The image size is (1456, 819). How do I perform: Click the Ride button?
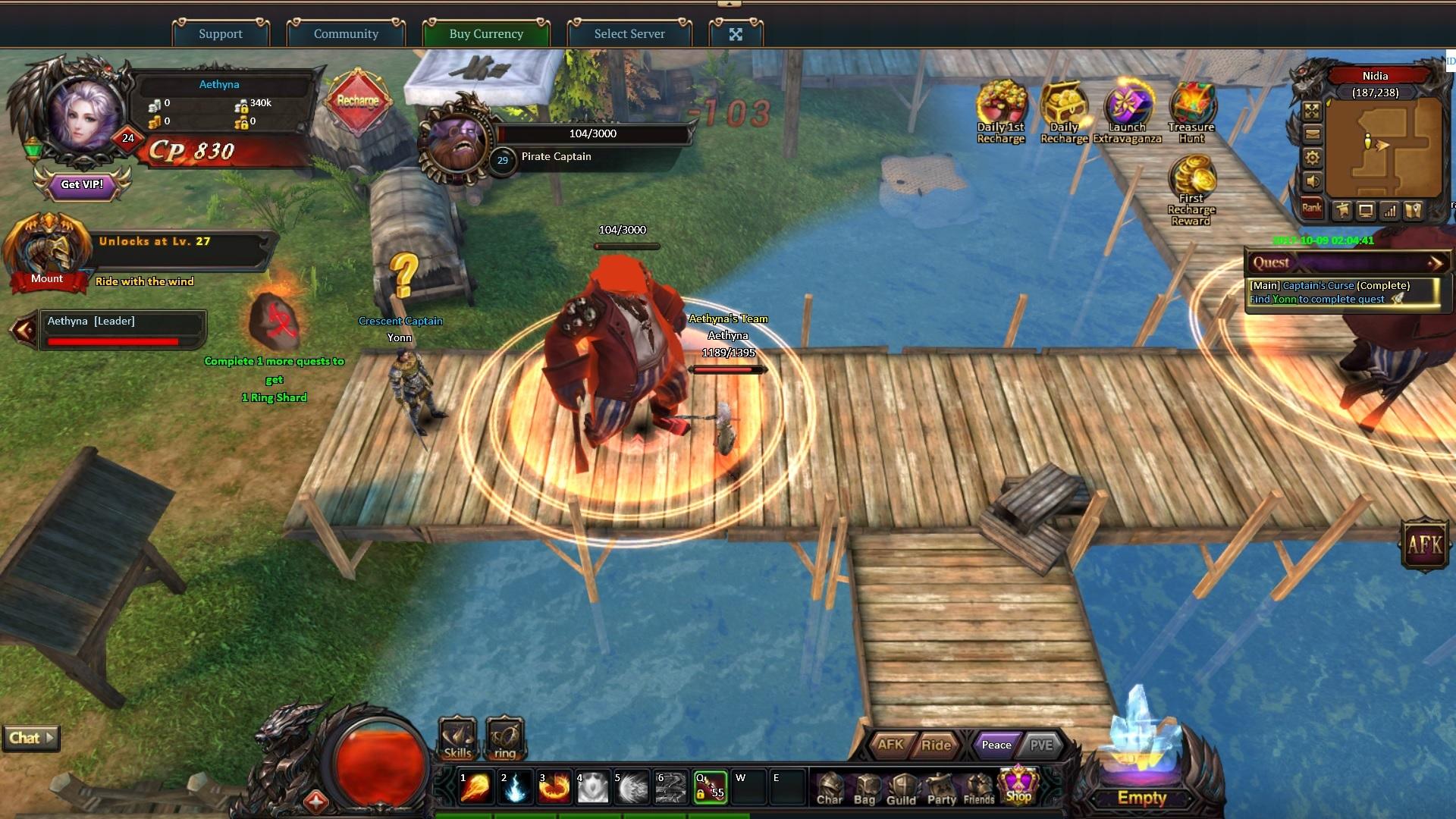936,745
